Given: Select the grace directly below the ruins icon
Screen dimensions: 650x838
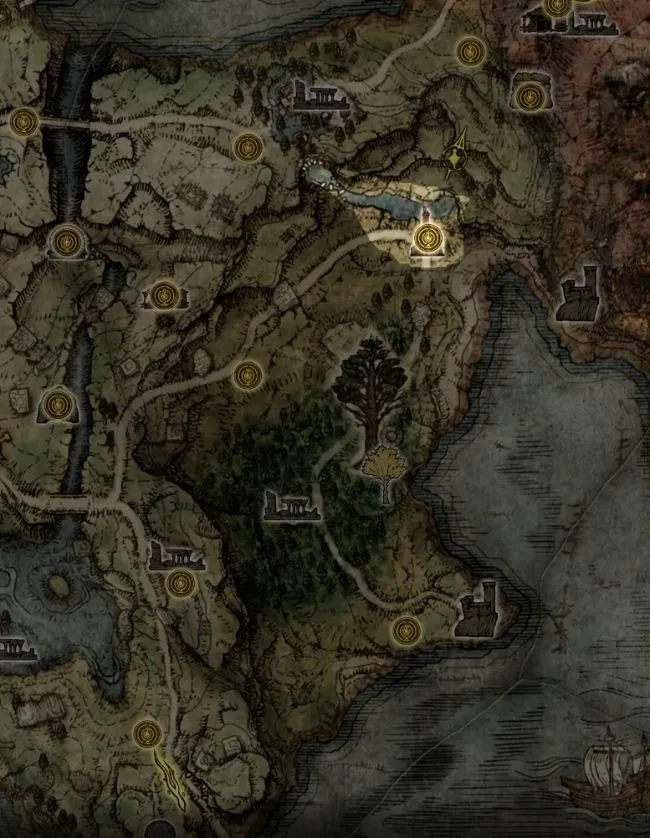Looking at the screenshot, I should click(x=180, y=583).
